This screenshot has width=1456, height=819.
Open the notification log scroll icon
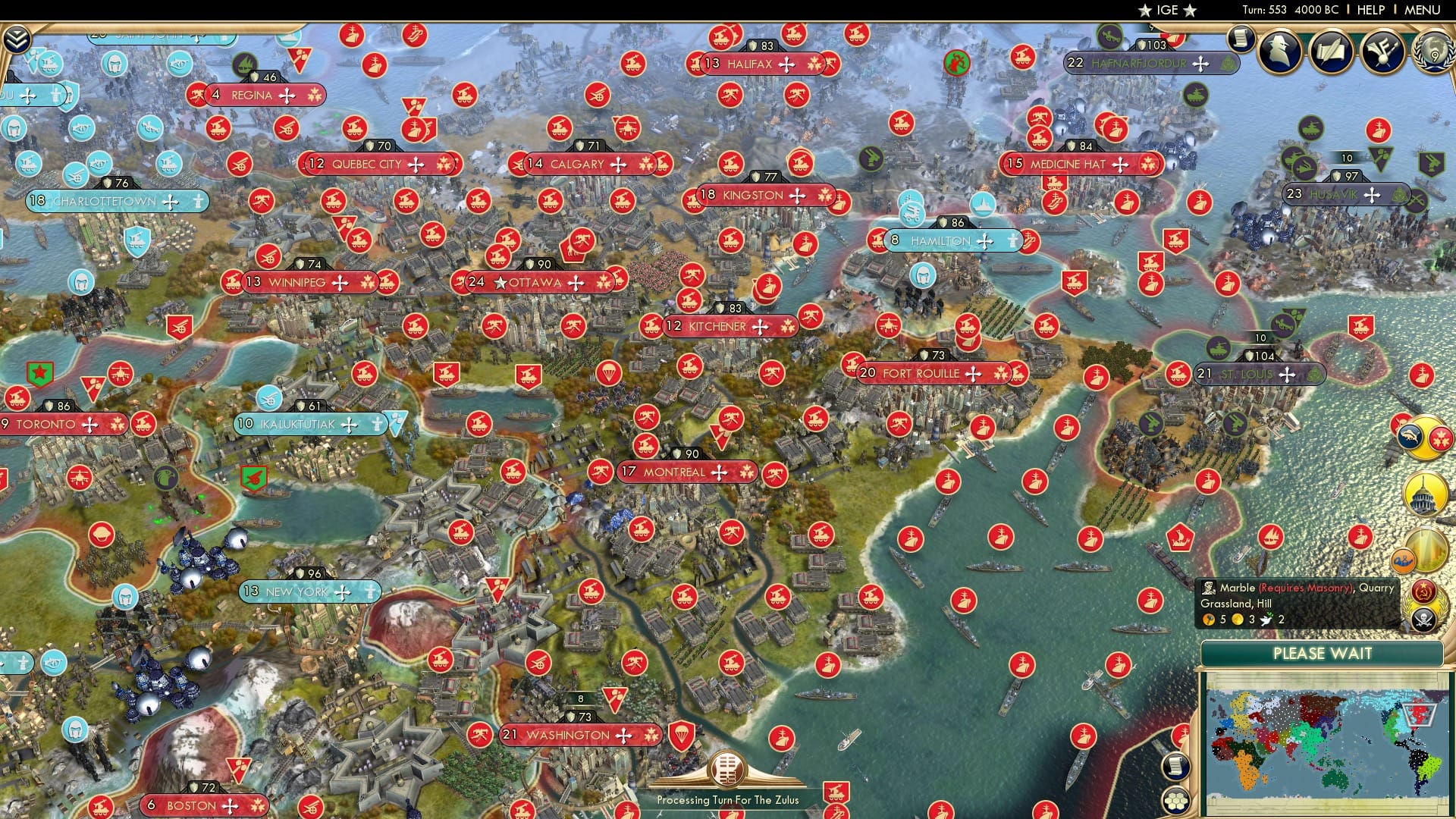(x=1241, y=38)
